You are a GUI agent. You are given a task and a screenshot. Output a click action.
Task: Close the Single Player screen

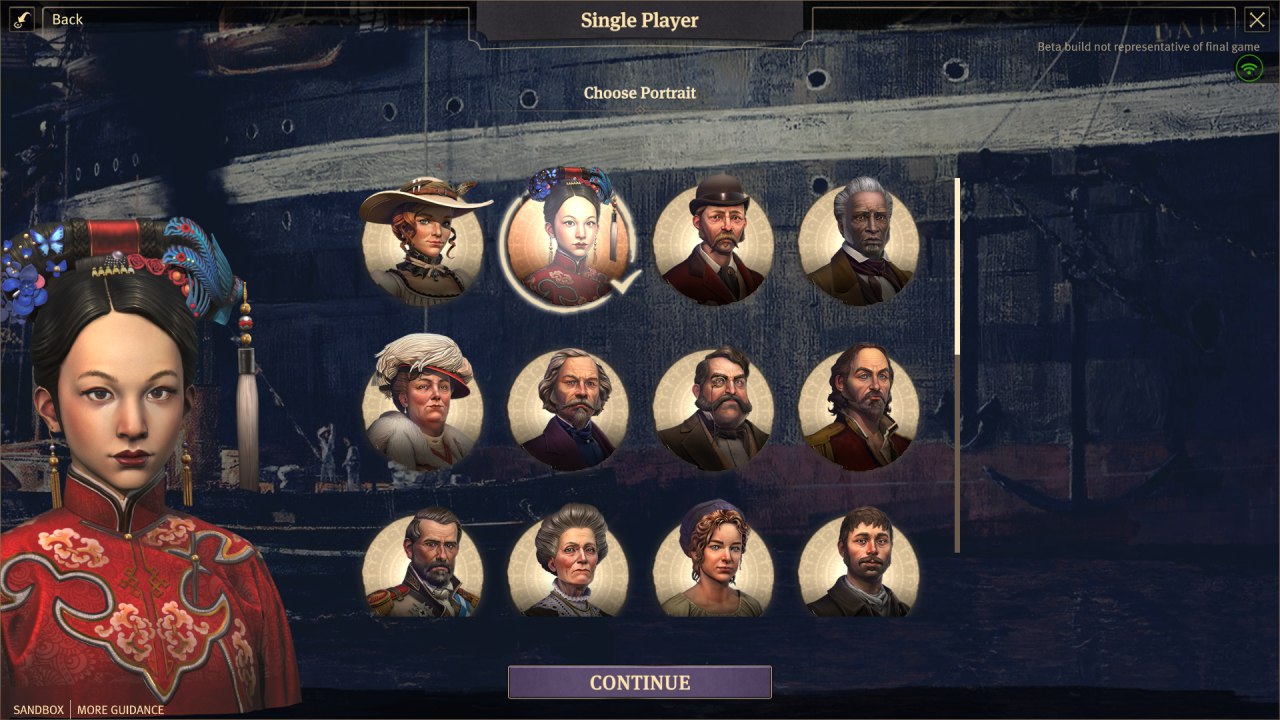point(1256,19)
